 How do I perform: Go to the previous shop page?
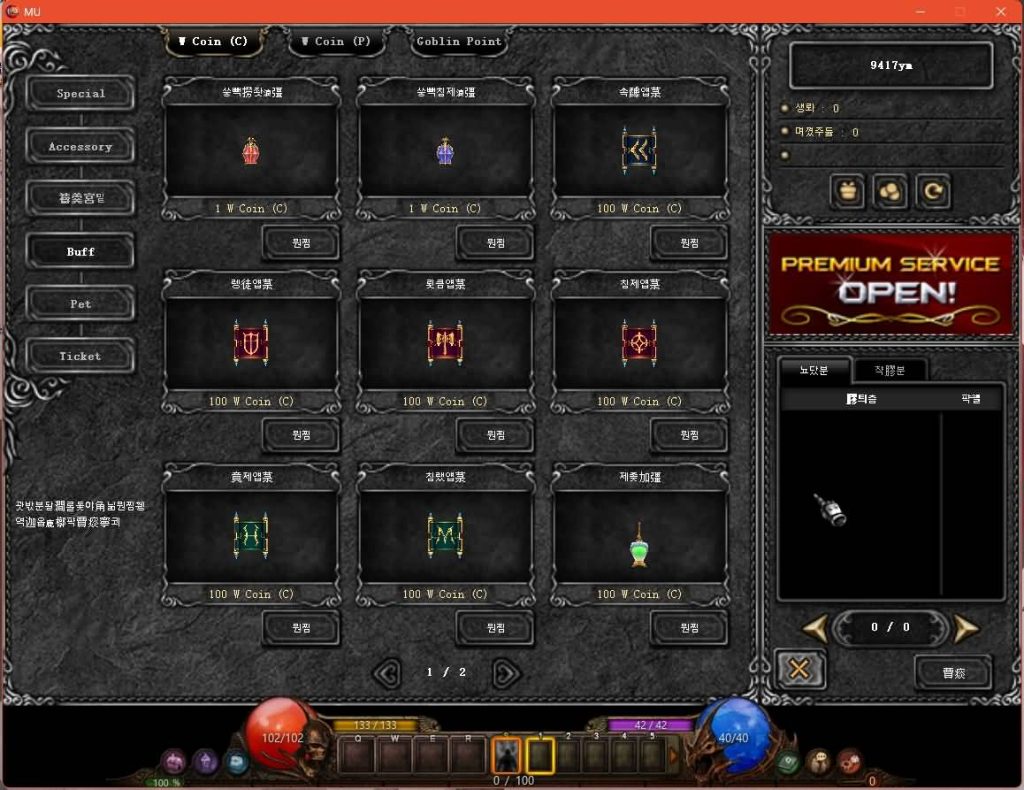[387, 673]
